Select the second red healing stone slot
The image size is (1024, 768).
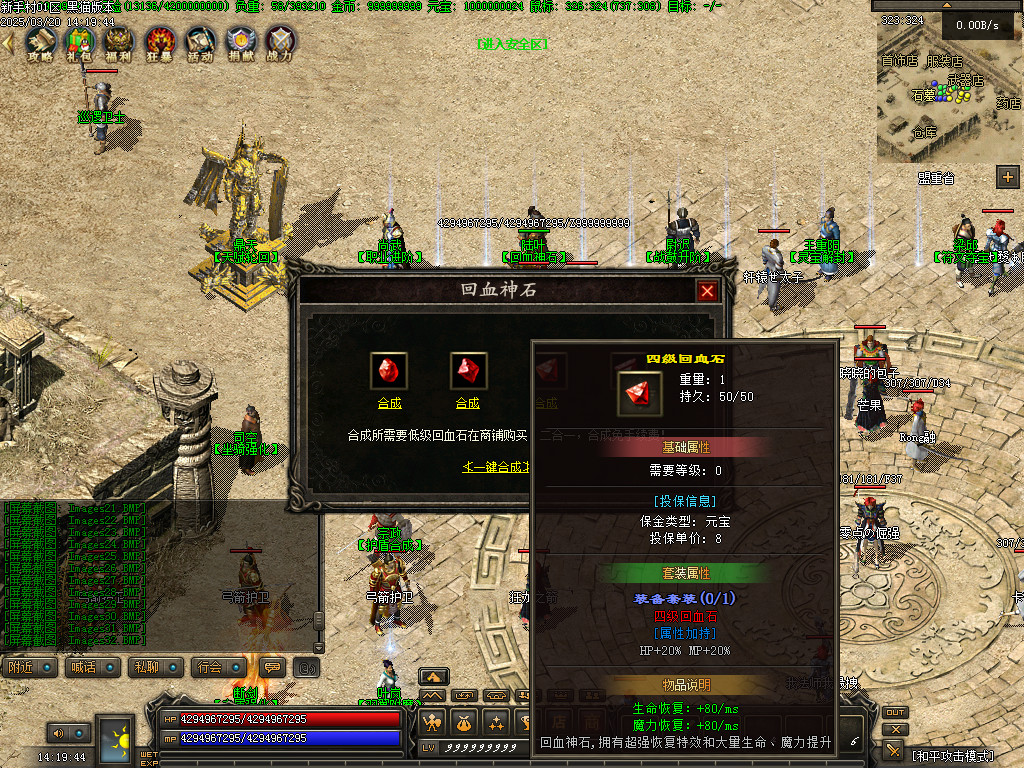(x=468, y=371)
